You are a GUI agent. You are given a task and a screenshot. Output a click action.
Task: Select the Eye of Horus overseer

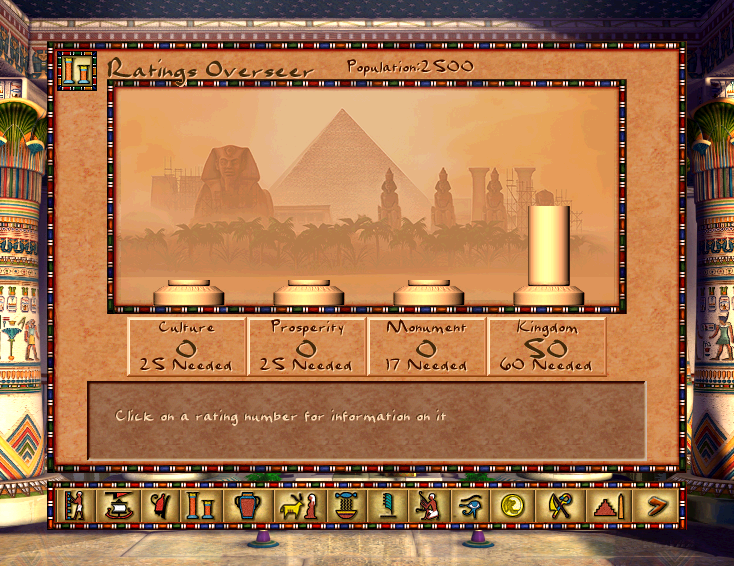470,505
